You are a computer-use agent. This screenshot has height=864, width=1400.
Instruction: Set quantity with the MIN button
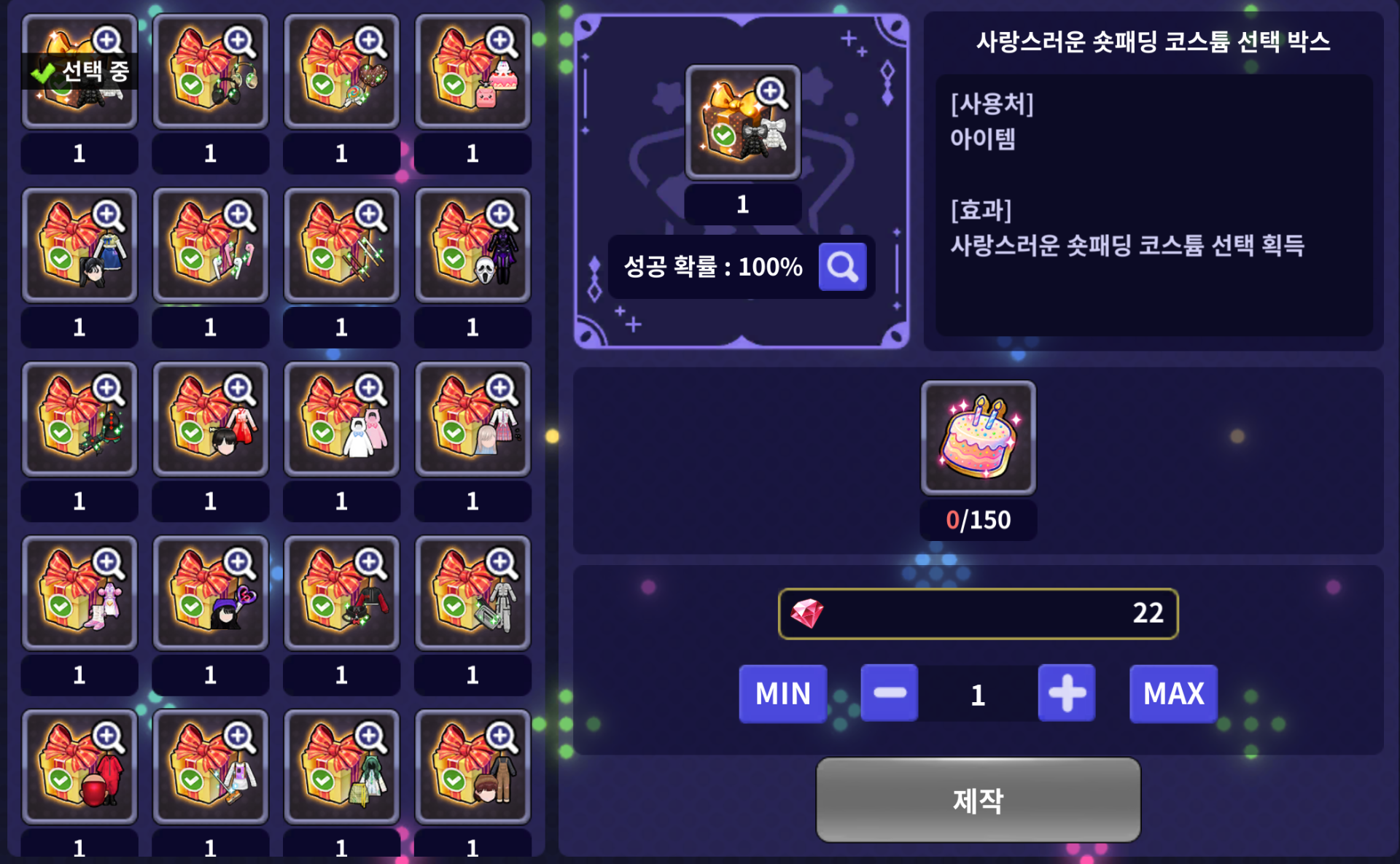click(x=782, y=693)
